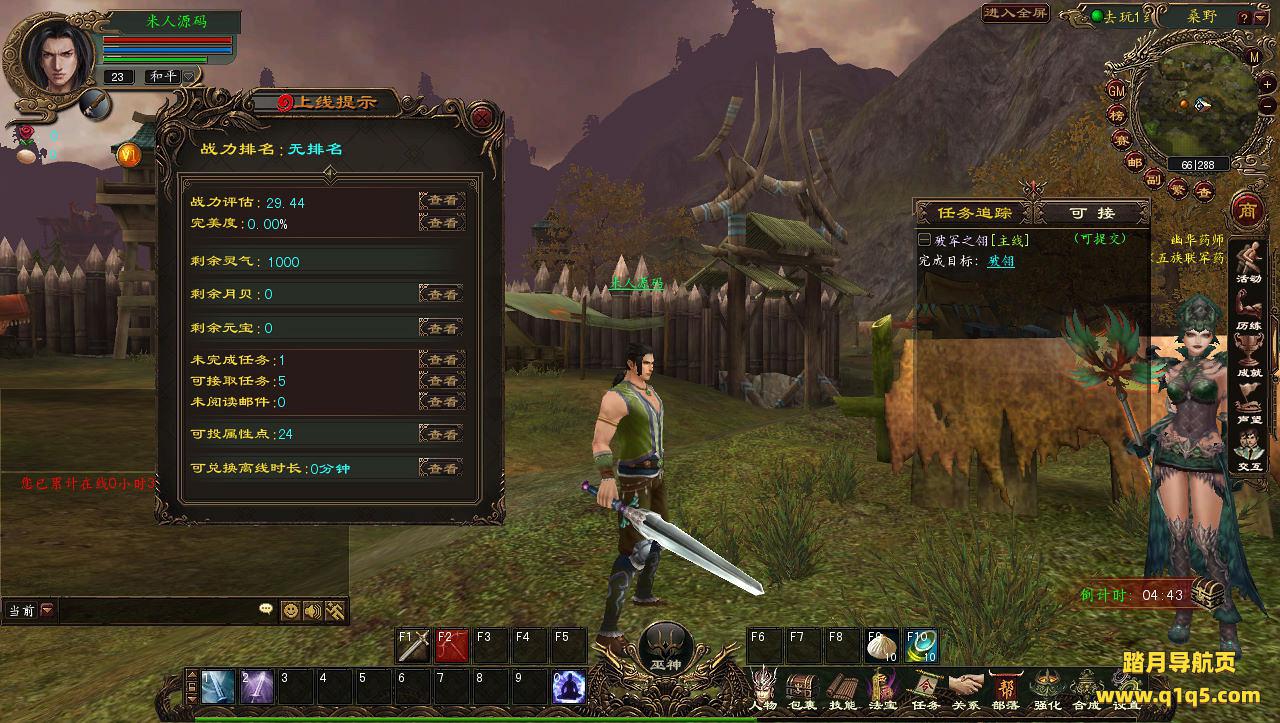Activate the meditation skill in slot 0
The width and height of the screenshot is (1280, 723).
[x=569, y=686]
